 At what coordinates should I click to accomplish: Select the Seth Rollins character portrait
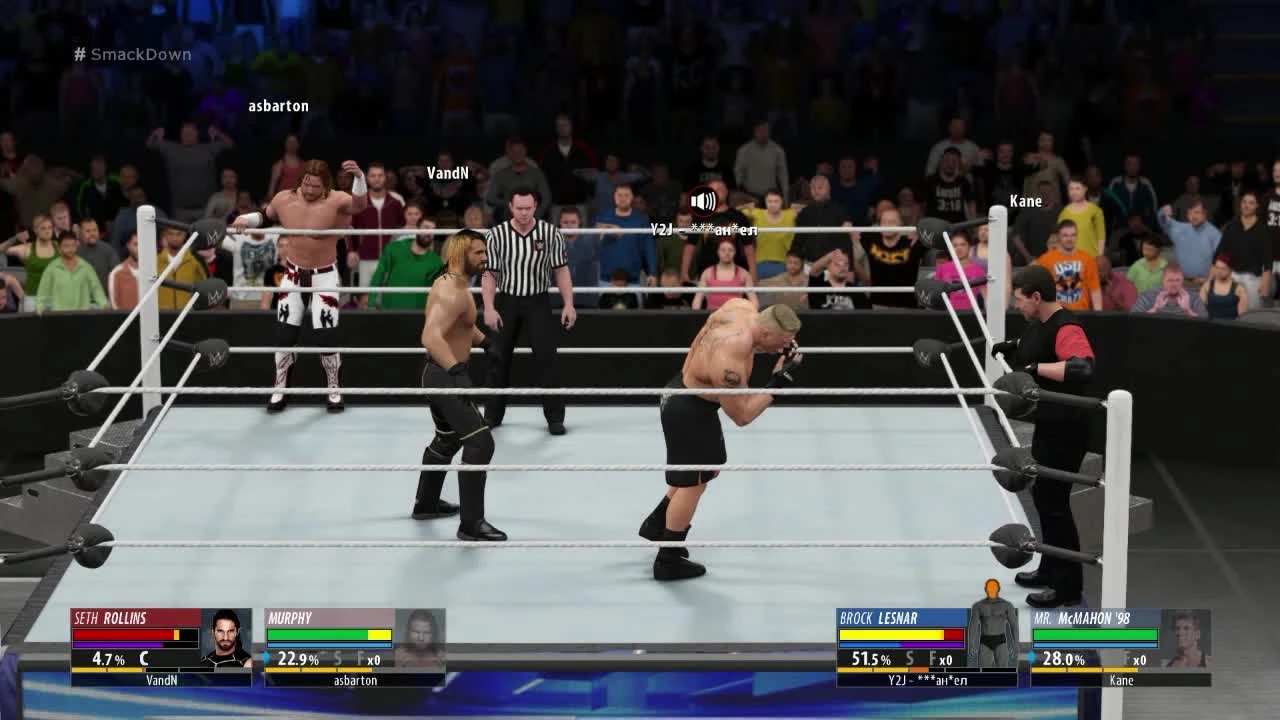point(226,638)
